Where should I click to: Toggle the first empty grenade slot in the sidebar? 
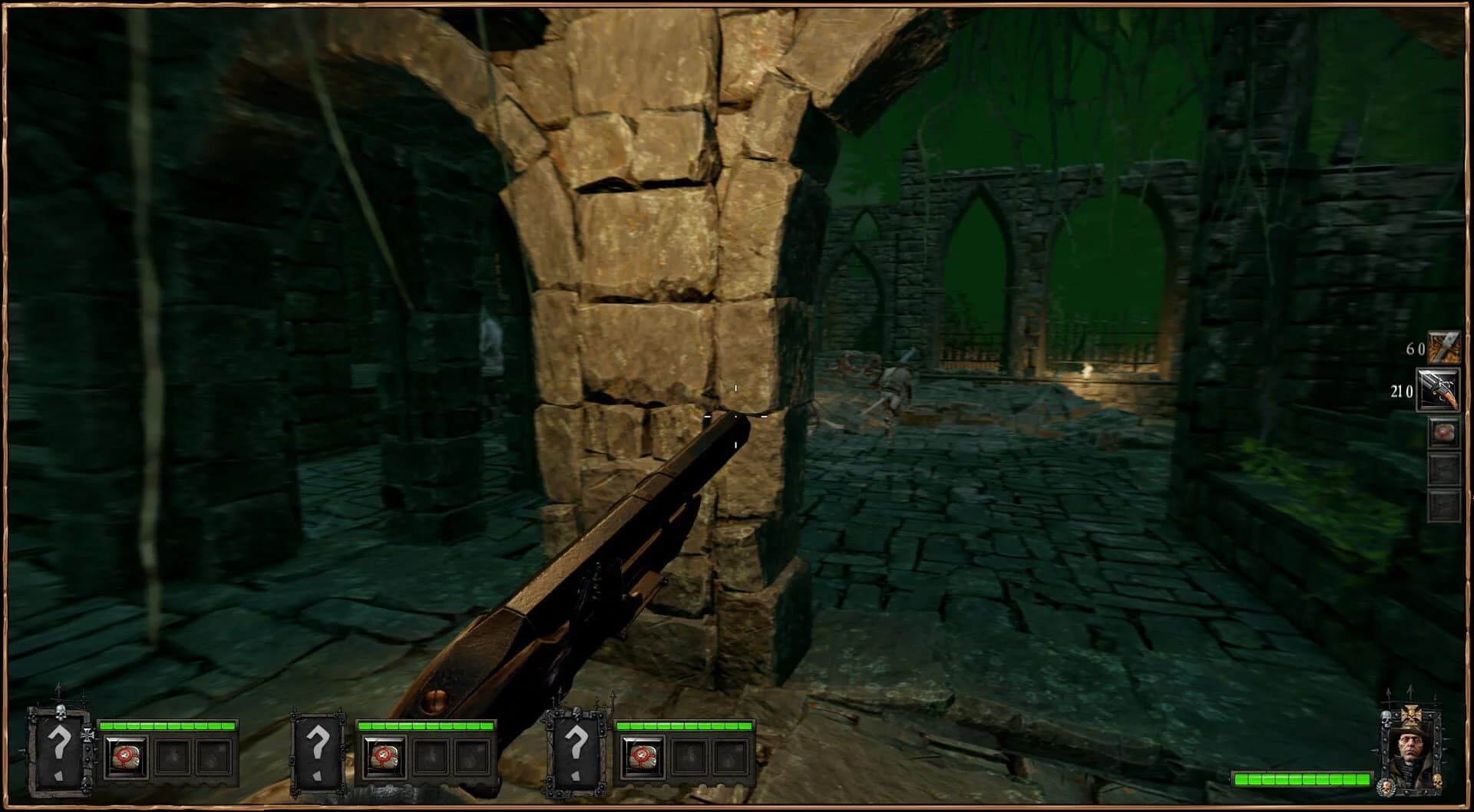[1446, 470]
